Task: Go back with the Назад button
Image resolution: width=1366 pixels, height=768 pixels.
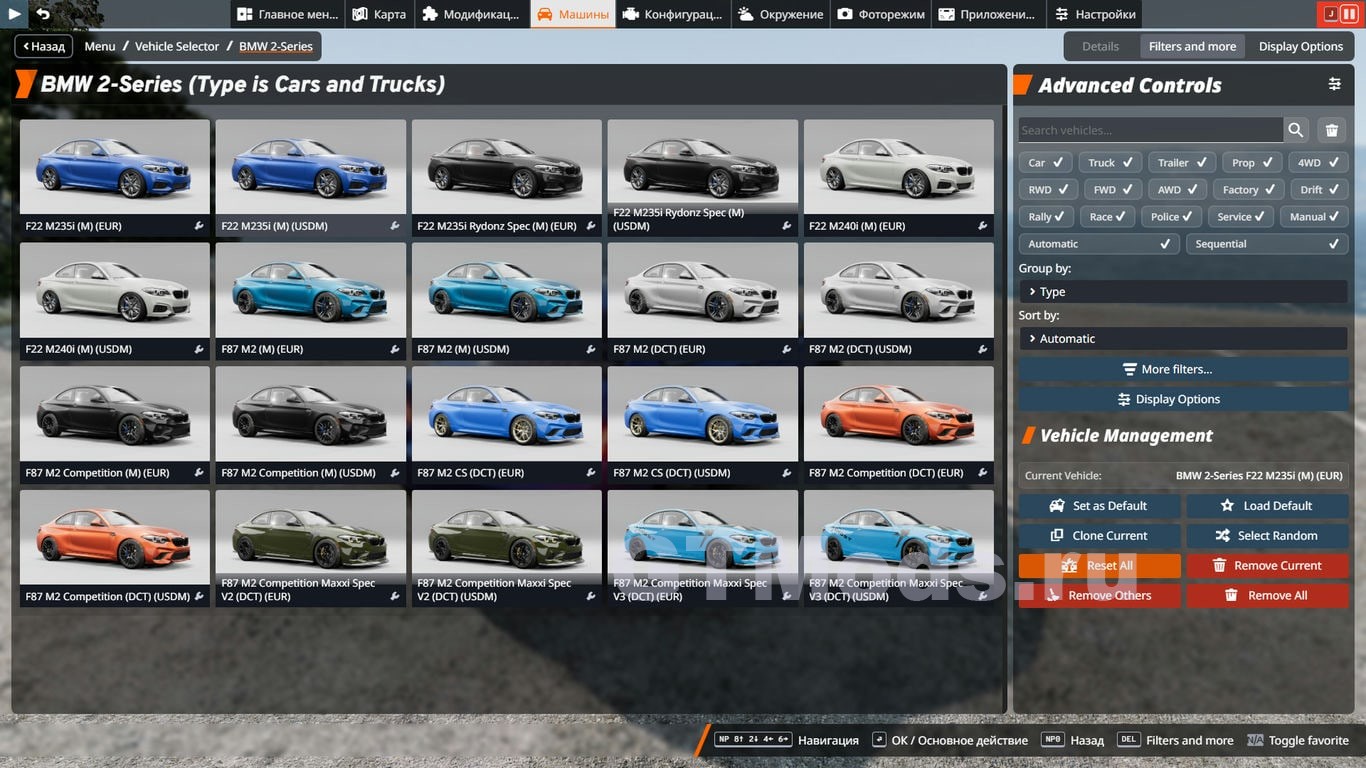Action: click(43, 46)
